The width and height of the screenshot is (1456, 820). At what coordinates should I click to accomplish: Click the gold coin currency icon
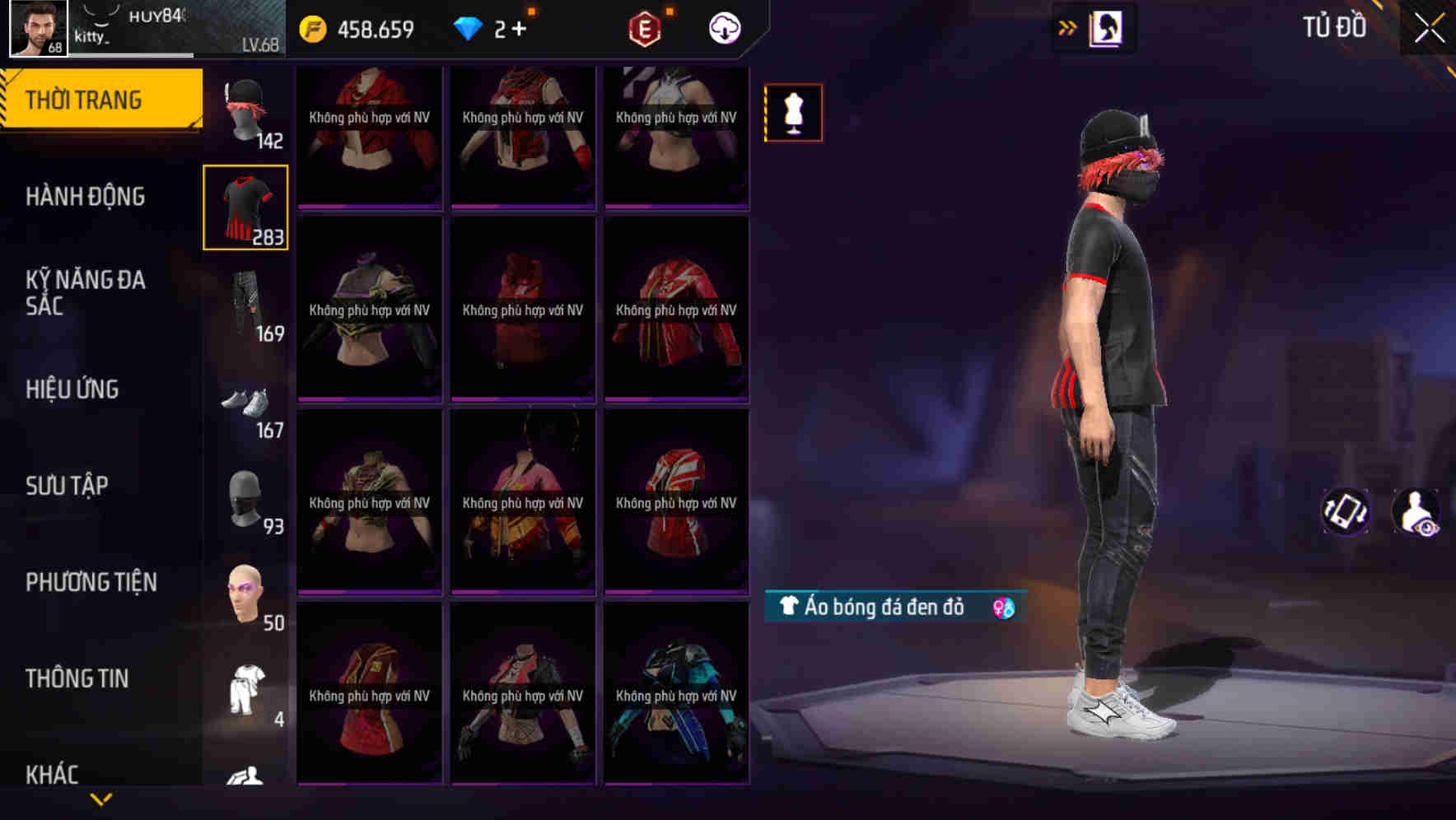point(310,27)
